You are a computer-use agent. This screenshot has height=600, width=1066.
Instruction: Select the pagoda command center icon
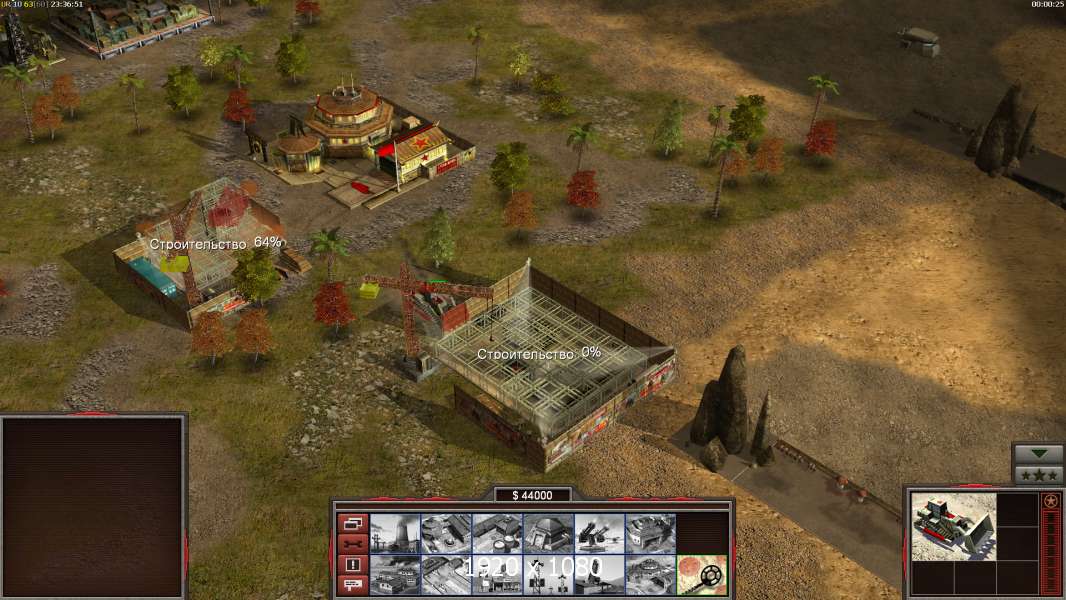pos(650,574)
